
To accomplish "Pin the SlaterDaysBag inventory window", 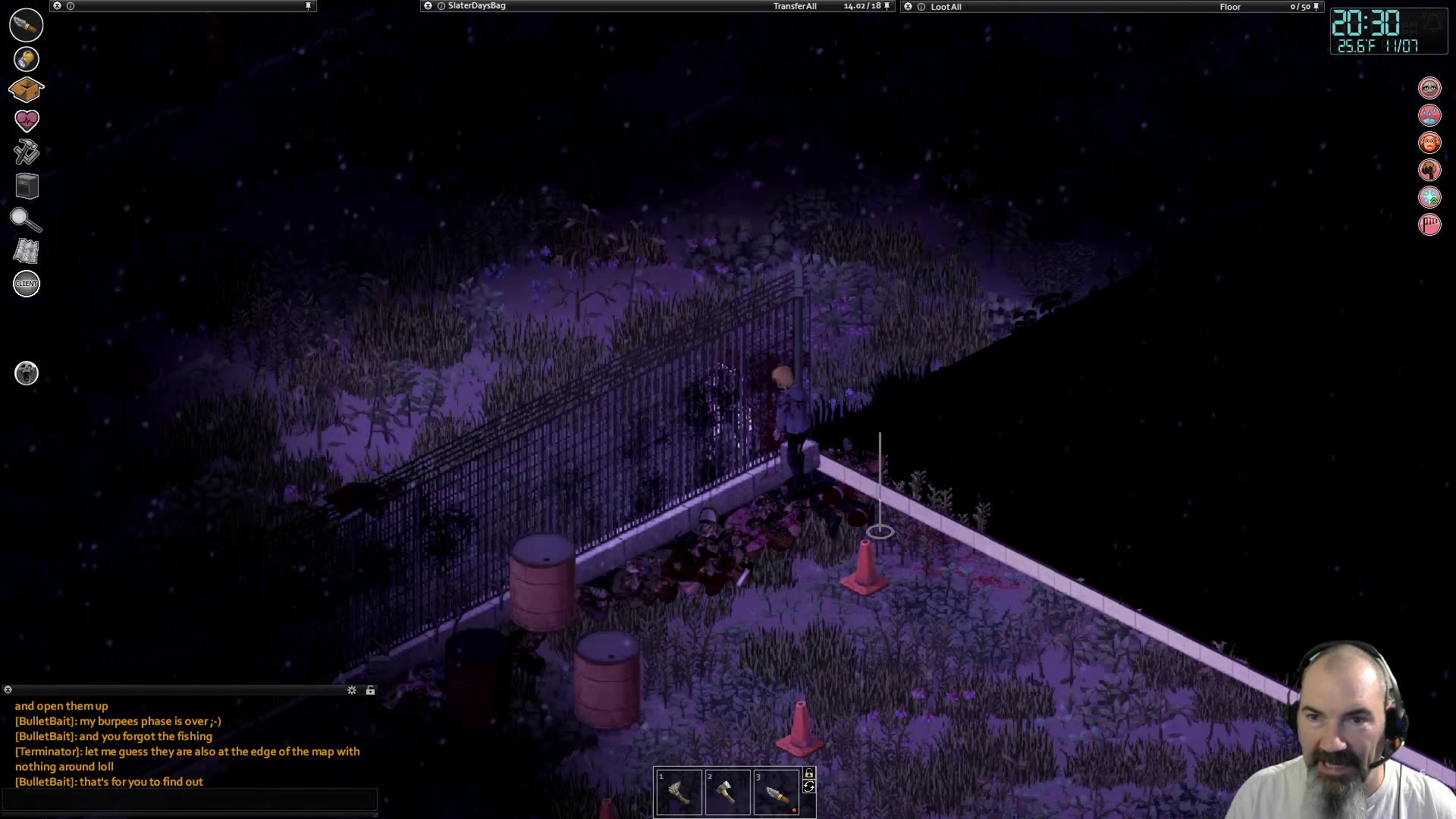I will point(885,5).
